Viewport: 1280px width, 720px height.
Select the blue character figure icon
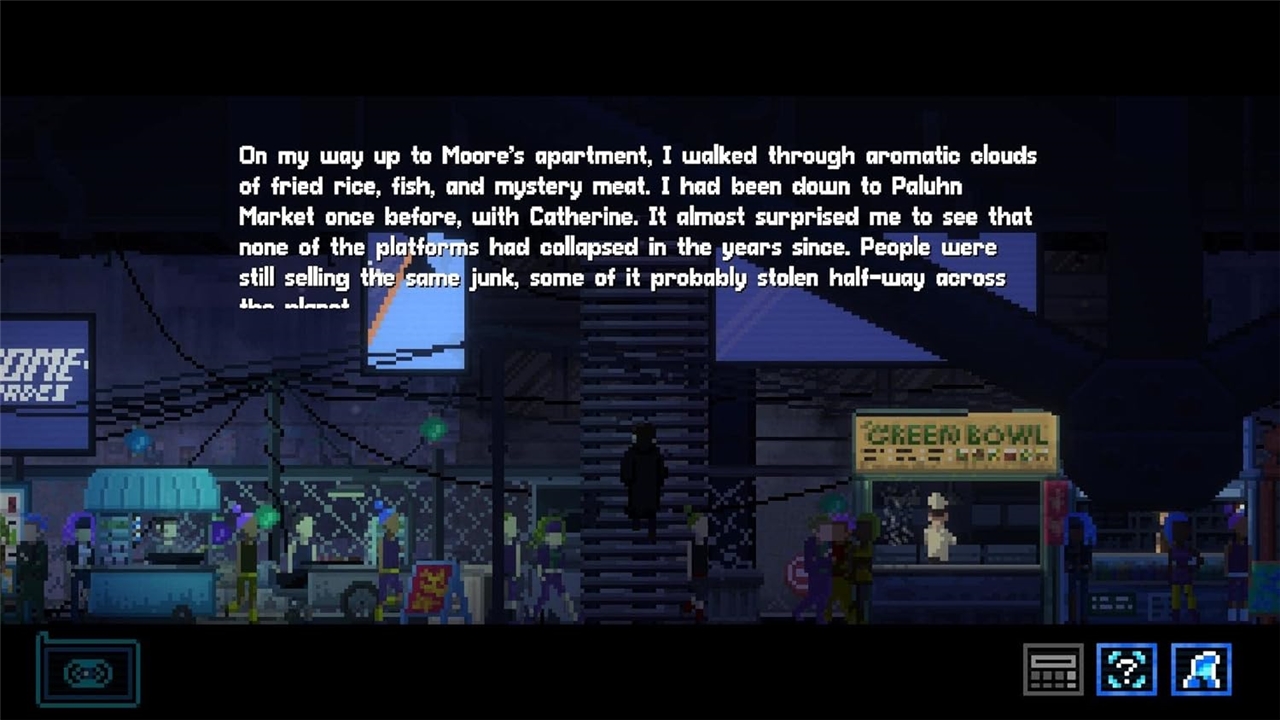coord(1201,669)
